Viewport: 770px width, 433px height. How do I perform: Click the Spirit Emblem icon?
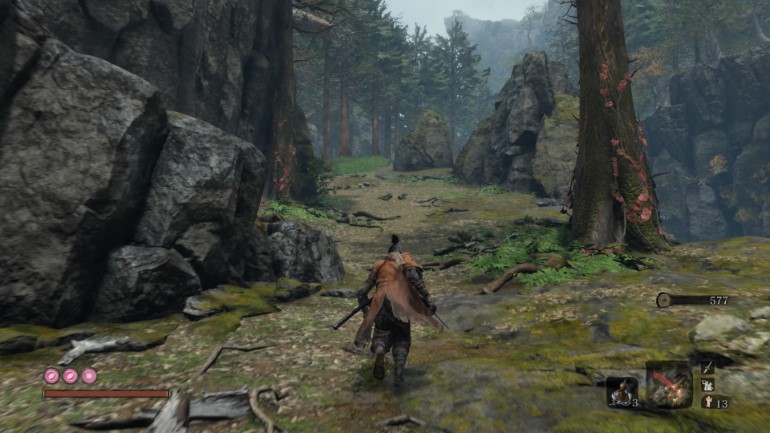click(x=708, y=402)
